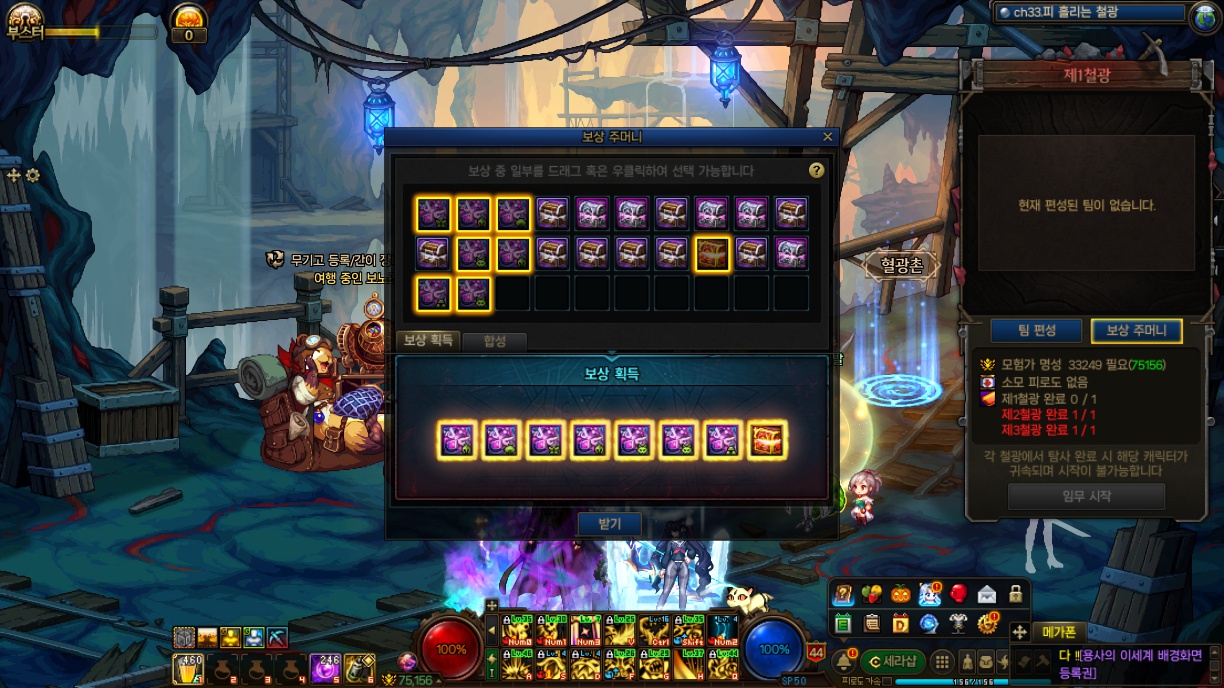Open the question mark help icon
Image resolution: width=1224 pixels, height=688 pixels.
(x=816, y=171)
